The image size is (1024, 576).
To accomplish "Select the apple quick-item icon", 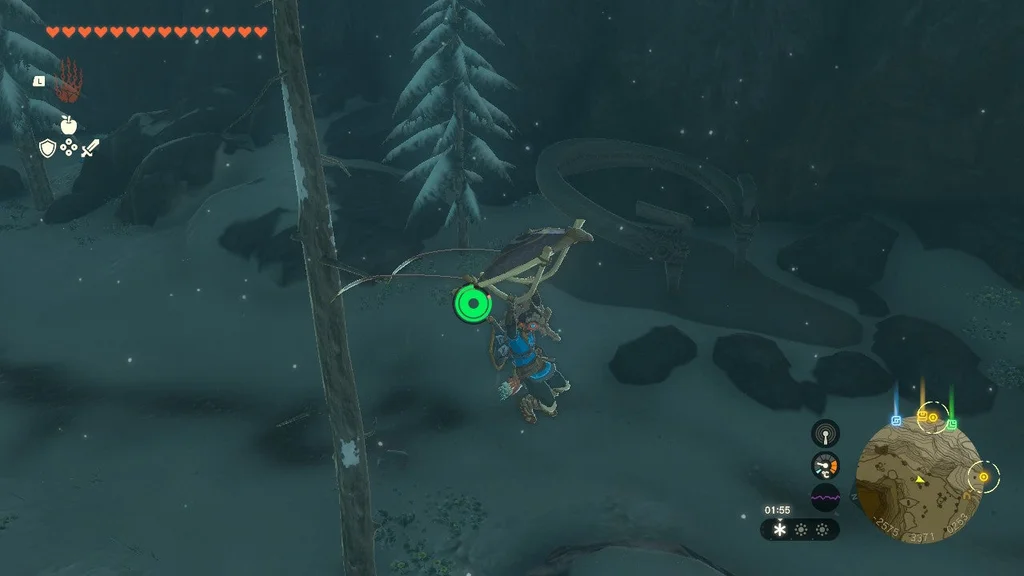I will [x=68, y=125].
